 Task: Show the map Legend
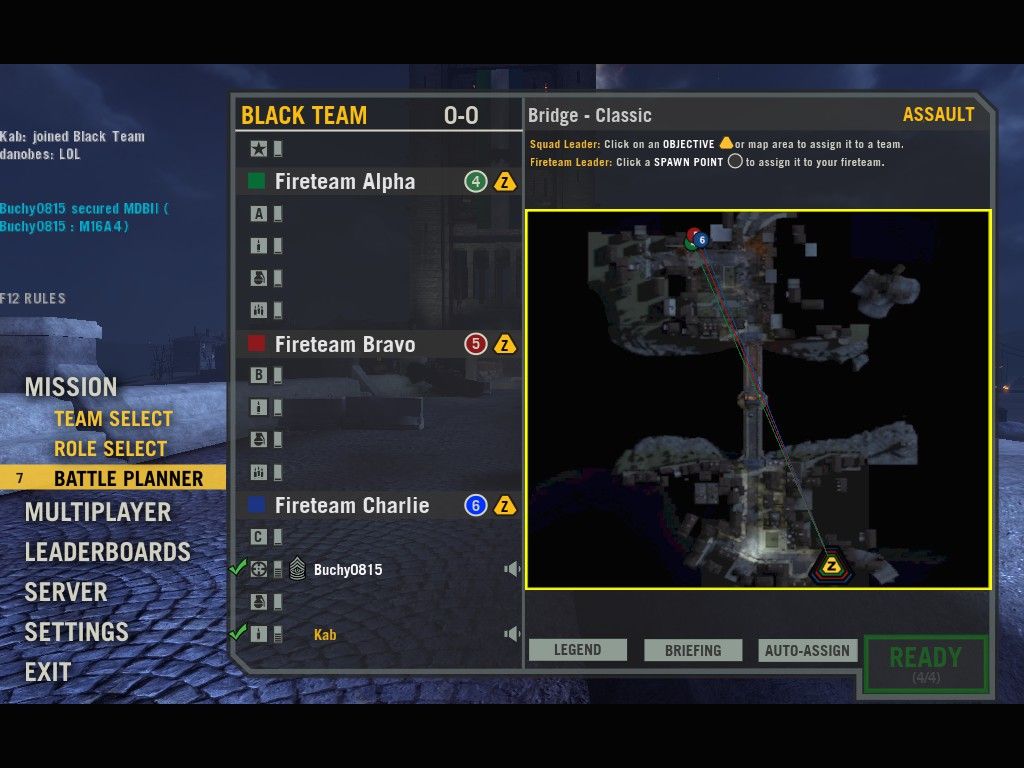(578, 650)
